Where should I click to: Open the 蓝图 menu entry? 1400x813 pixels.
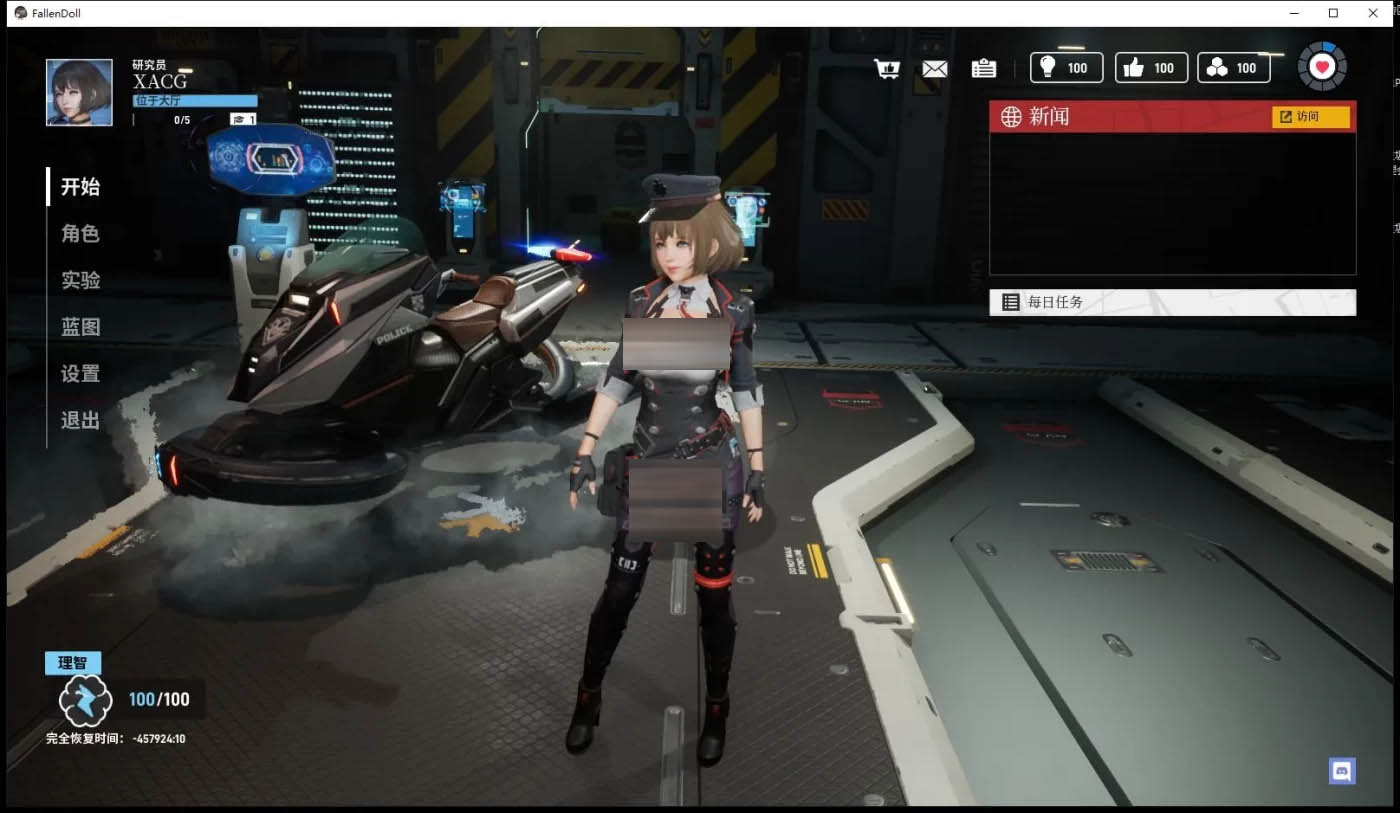point(80,327)
